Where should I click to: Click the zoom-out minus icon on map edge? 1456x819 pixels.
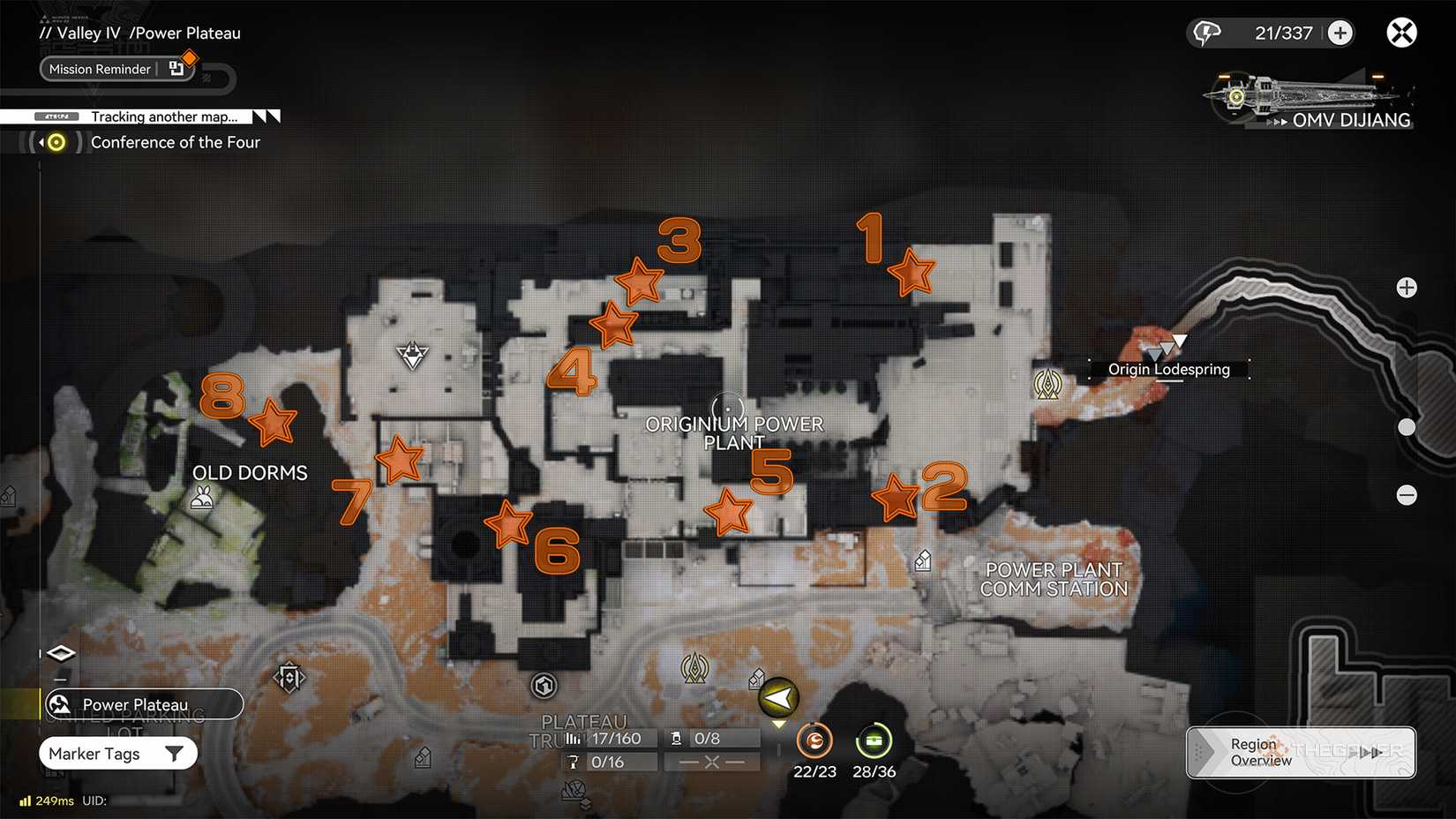point(1407,495)
